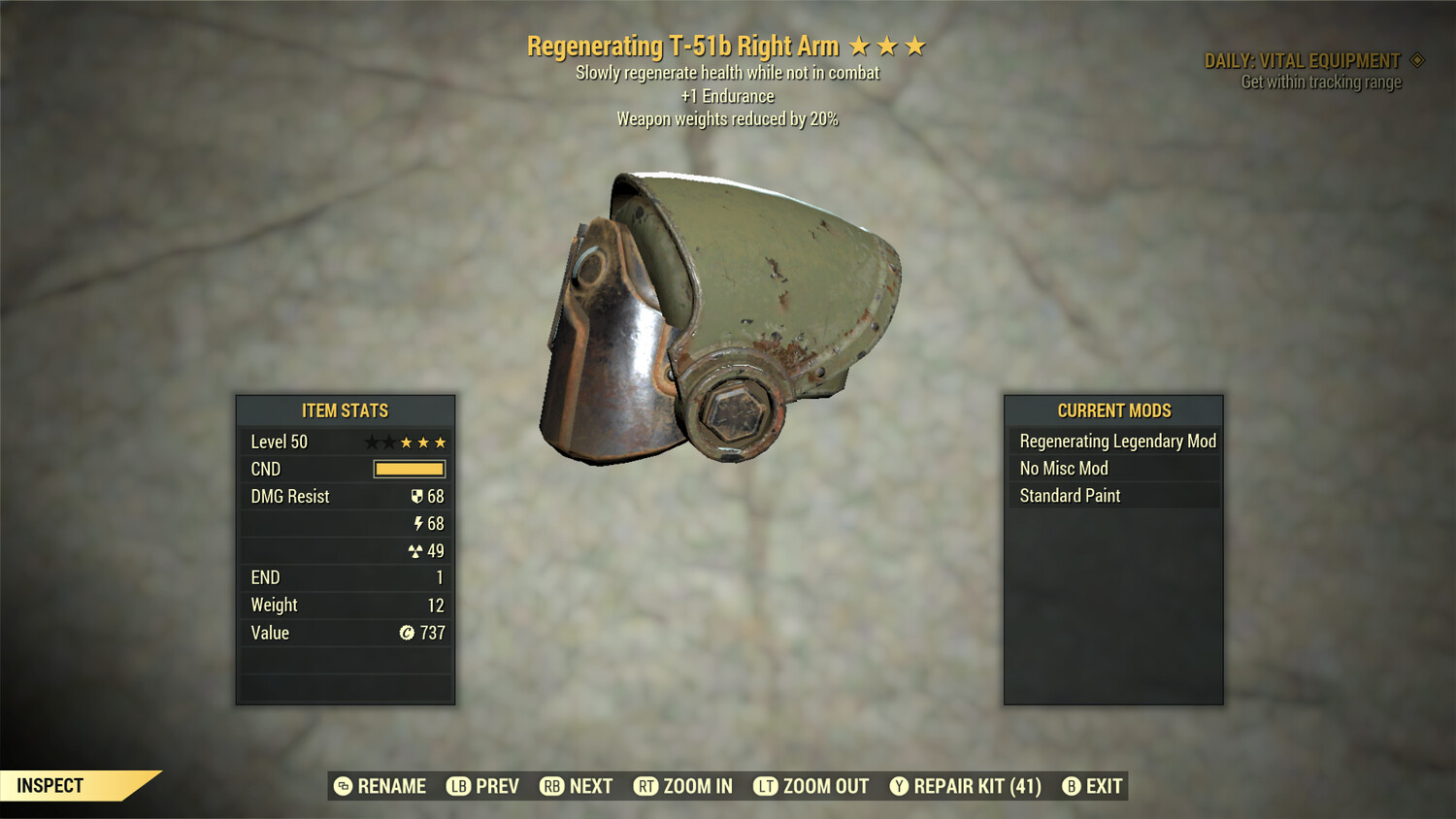Click the lightning bolt energy resist icon

(x=417, y=523)
